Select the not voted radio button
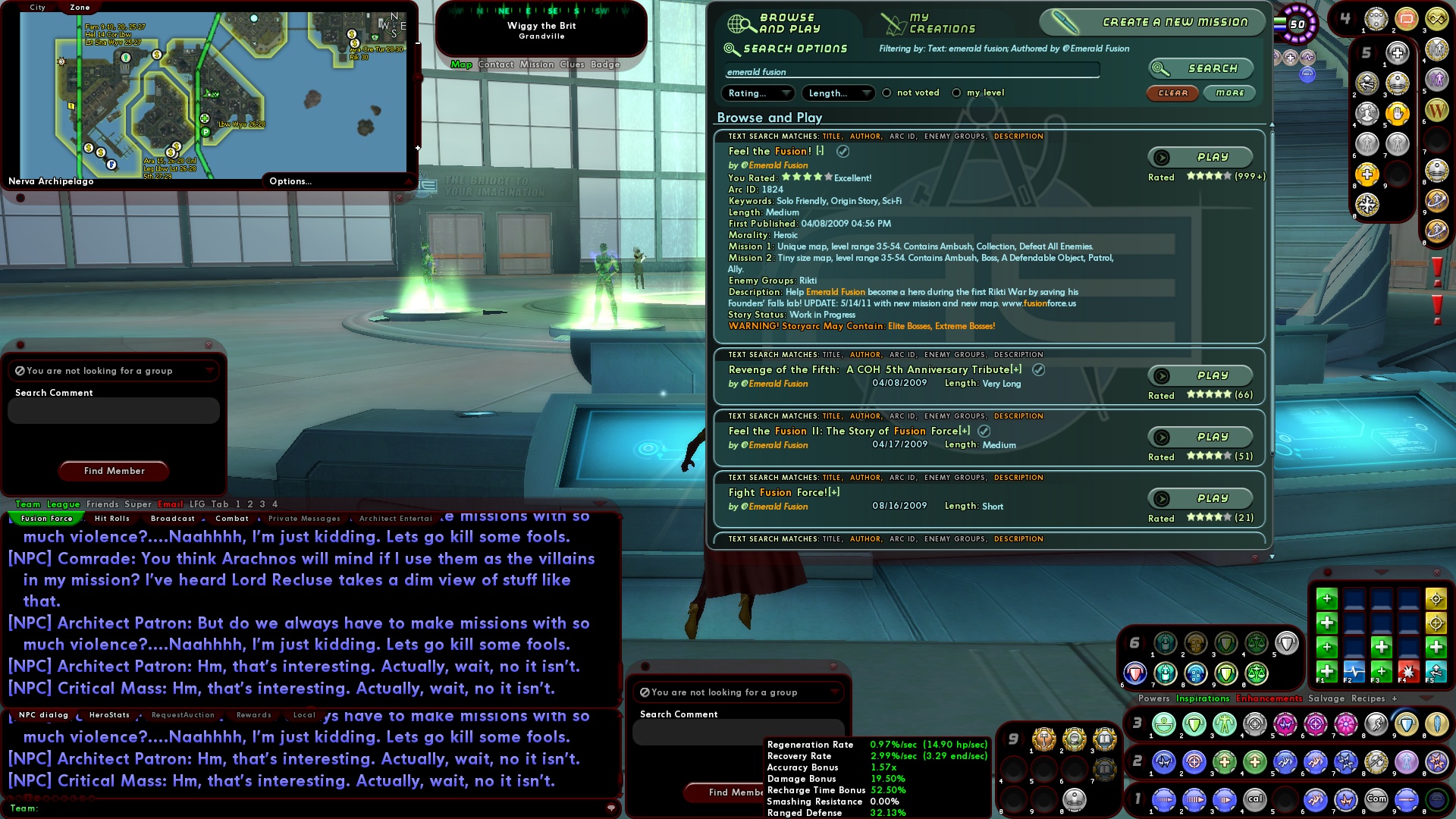The image size is (1456, 819). click(x=886, y=93)
